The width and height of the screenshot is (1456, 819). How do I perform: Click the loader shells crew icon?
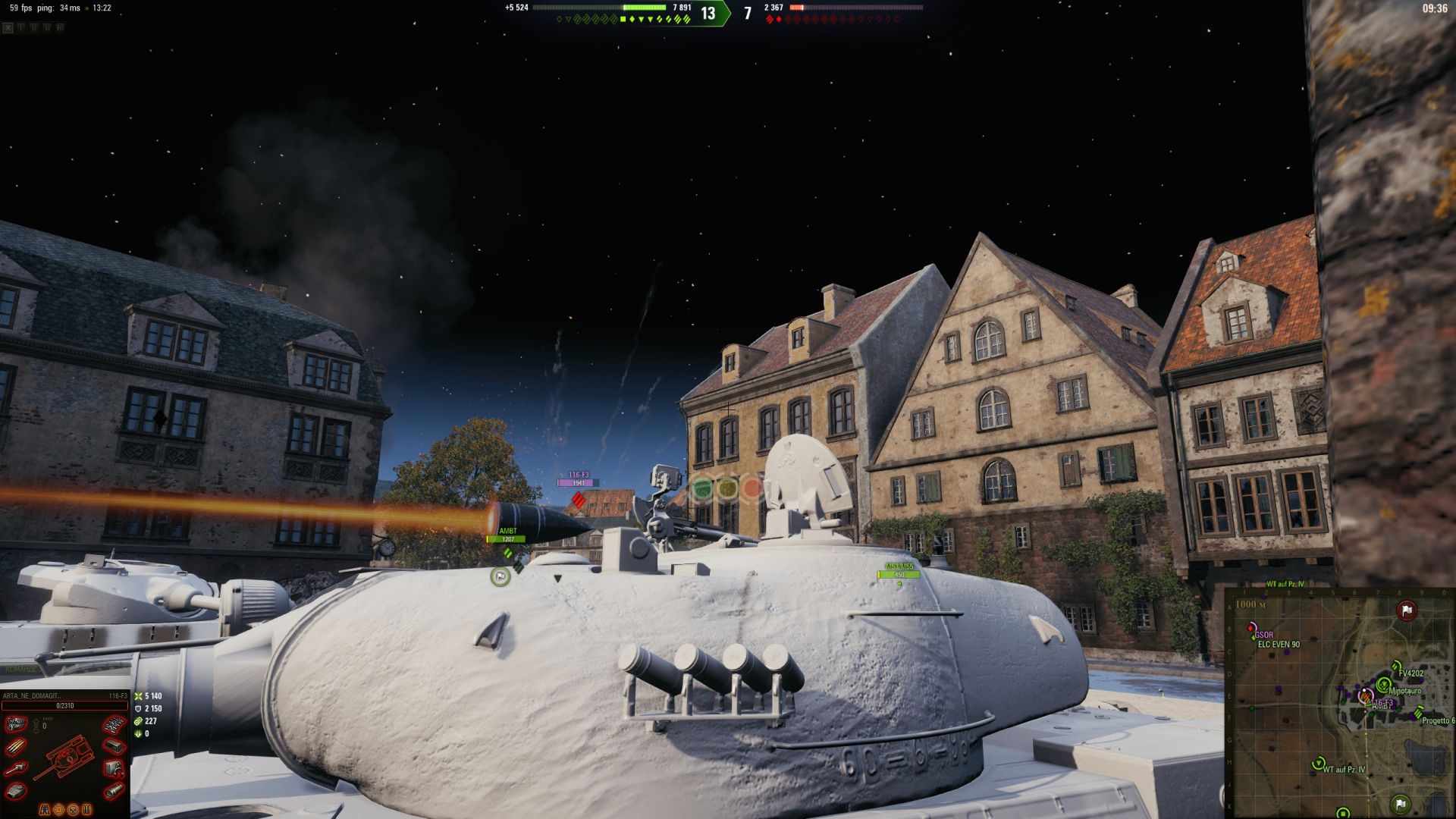point(86,809)
